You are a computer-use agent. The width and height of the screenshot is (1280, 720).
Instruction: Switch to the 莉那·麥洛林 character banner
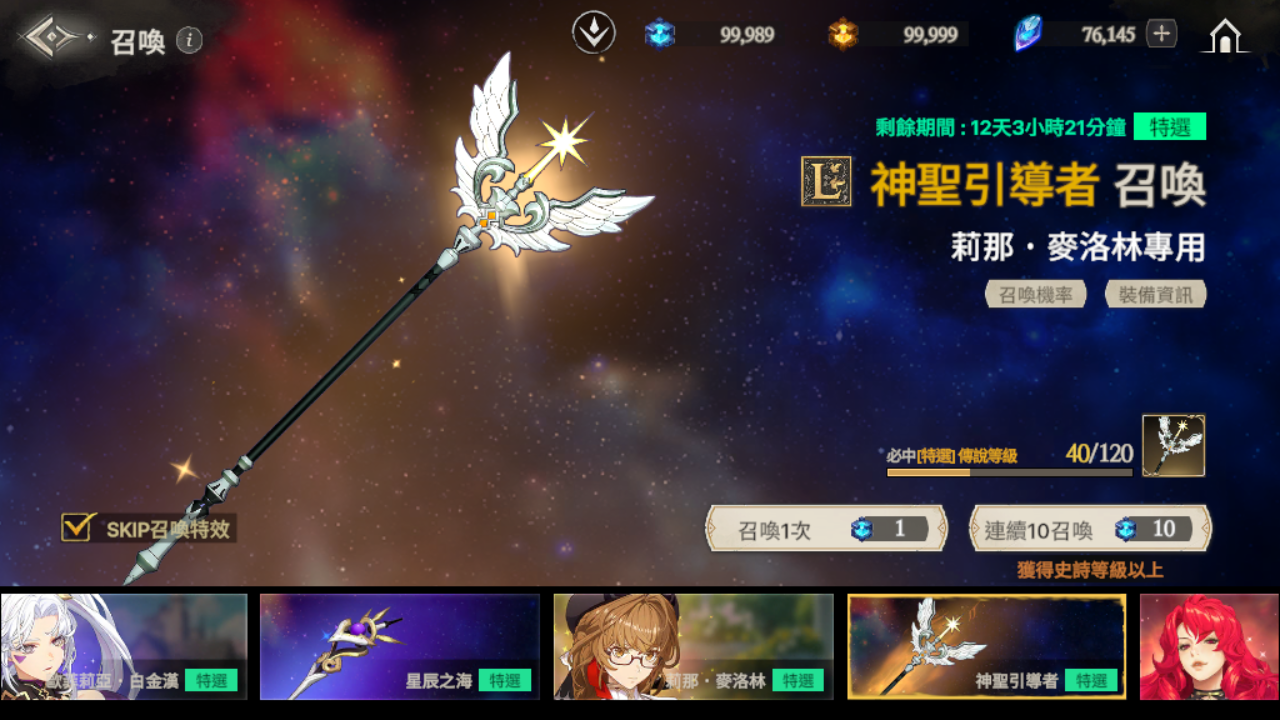click(x=693, y=646)
